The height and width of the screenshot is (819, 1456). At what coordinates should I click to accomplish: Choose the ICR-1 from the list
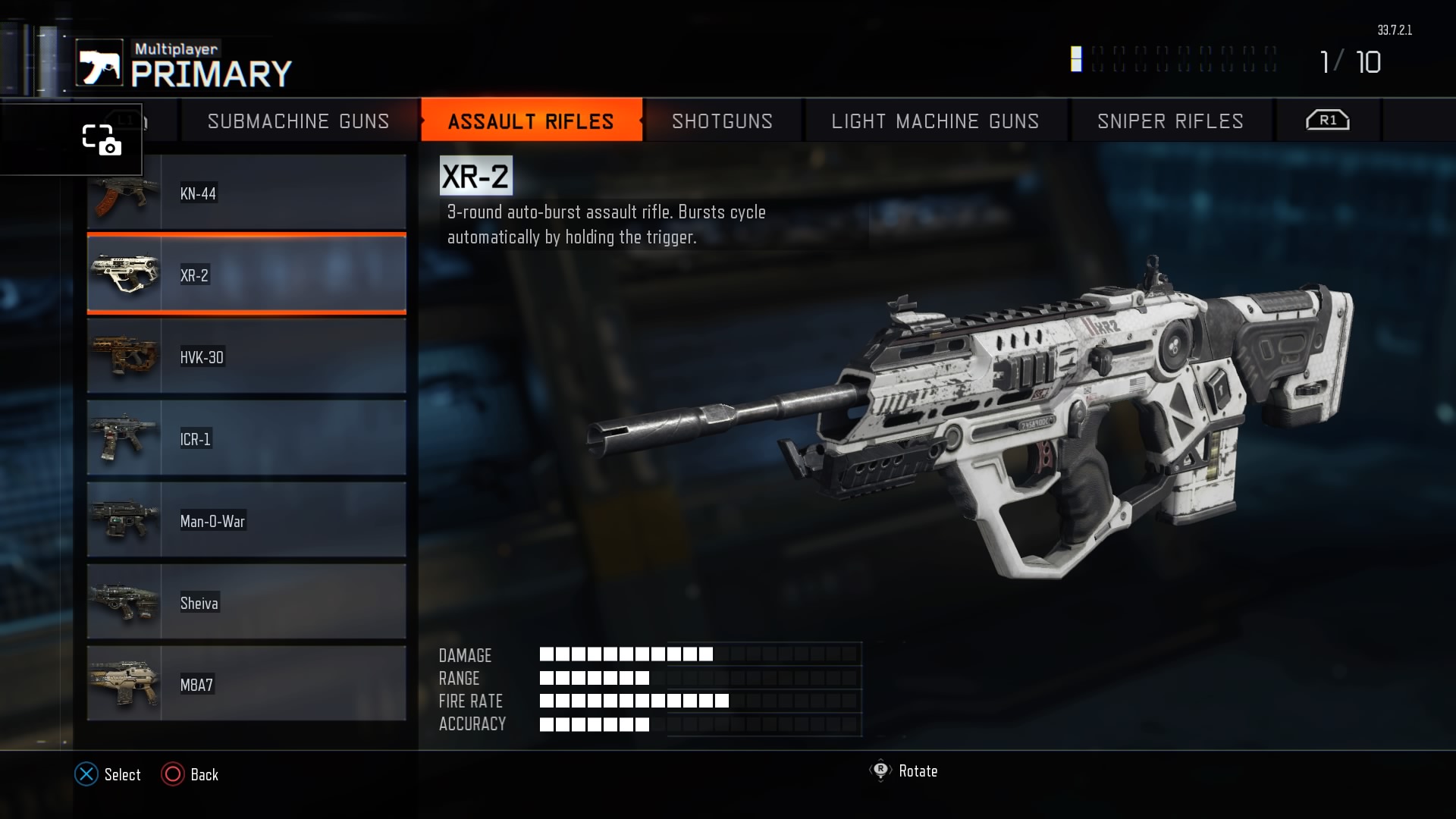click(246, 438)
